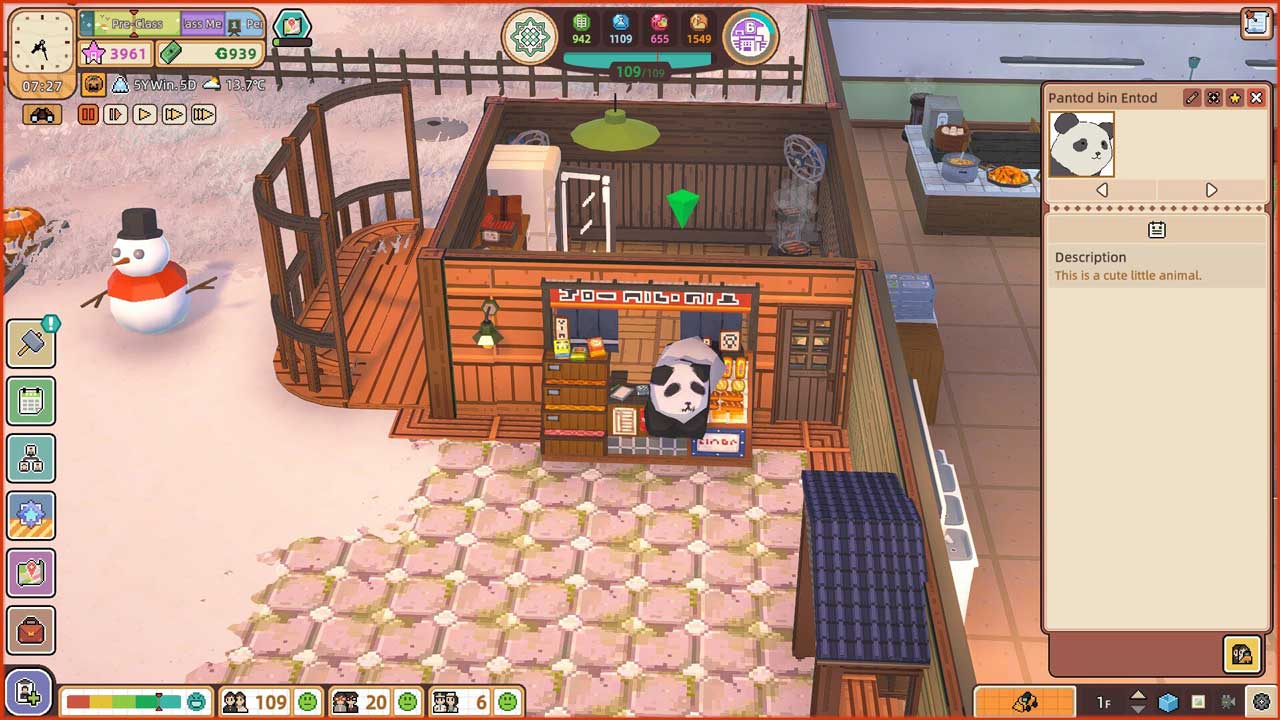Set game speed to double fast-forward
The height and width of the screenshot is (720, 1280).
(x=174, y=115)
